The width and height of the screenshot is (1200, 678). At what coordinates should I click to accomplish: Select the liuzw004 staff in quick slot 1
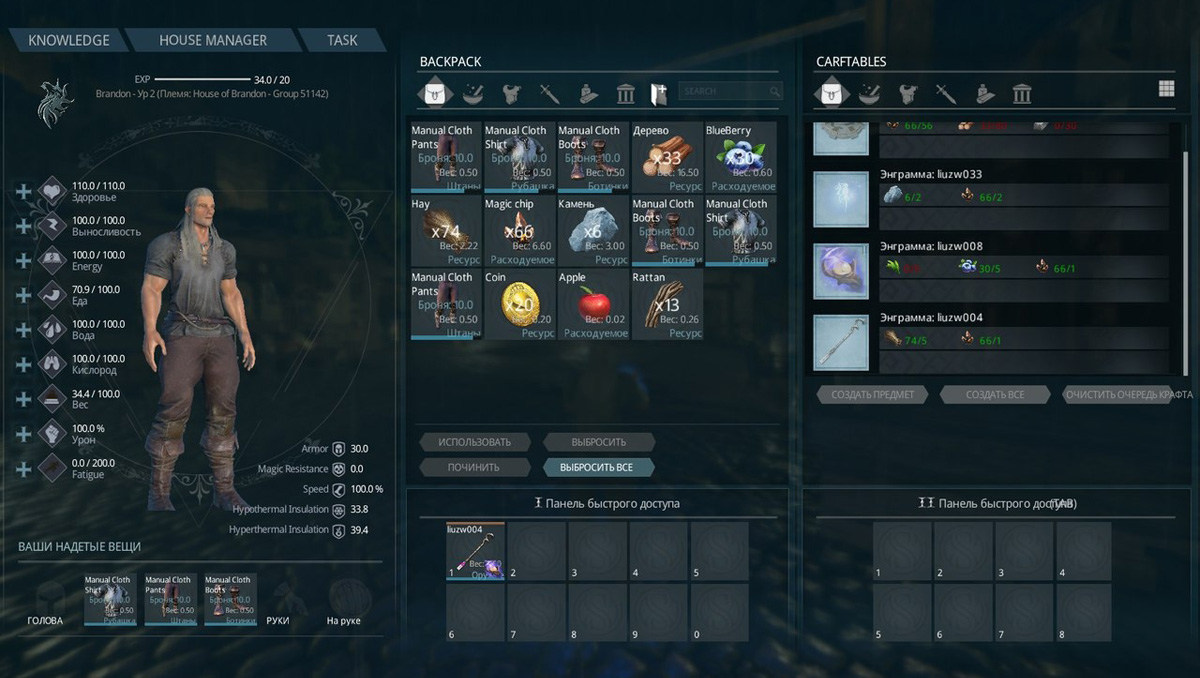475,552
